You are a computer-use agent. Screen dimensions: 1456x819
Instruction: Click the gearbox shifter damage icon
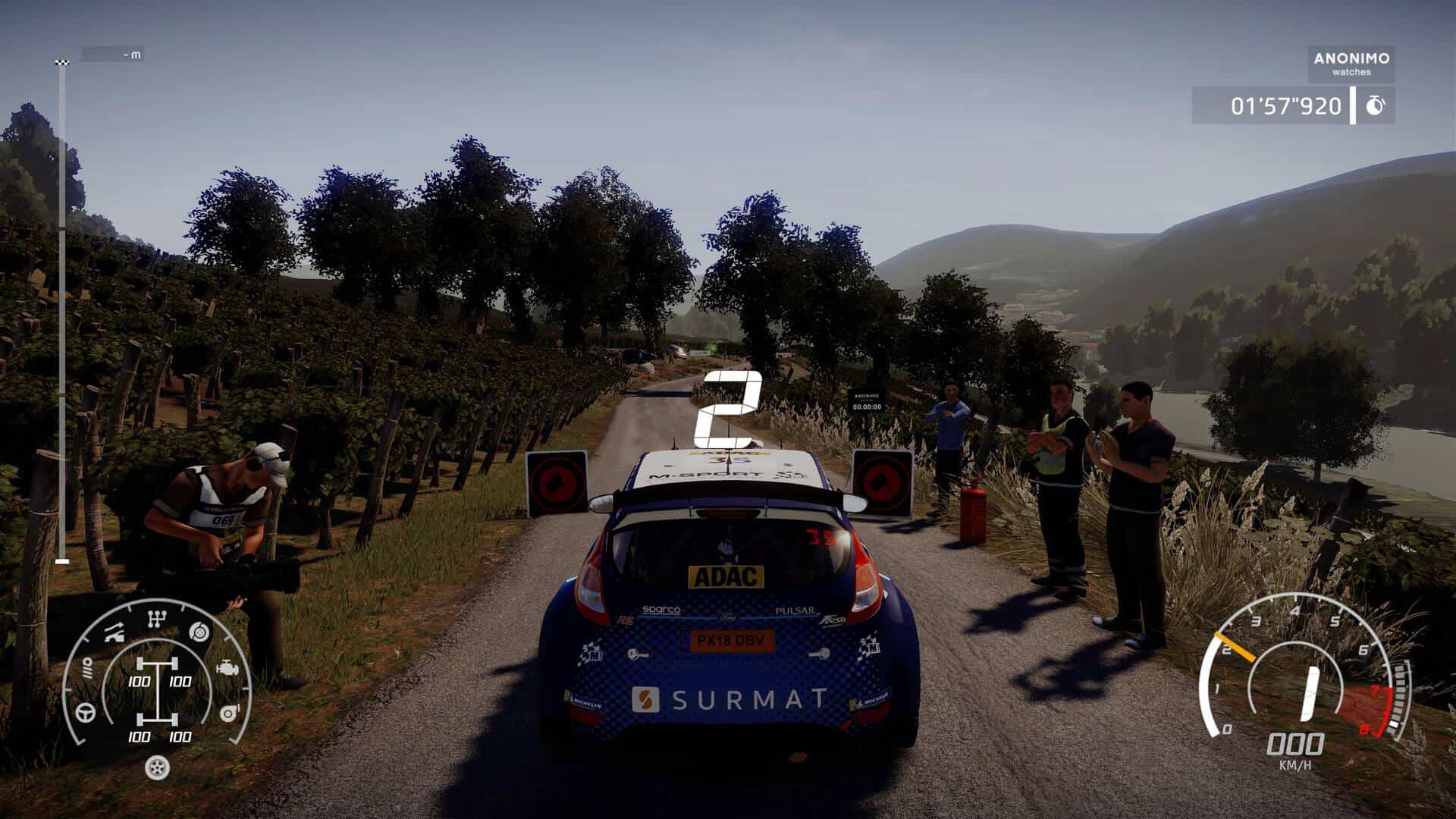coord(157,620)
